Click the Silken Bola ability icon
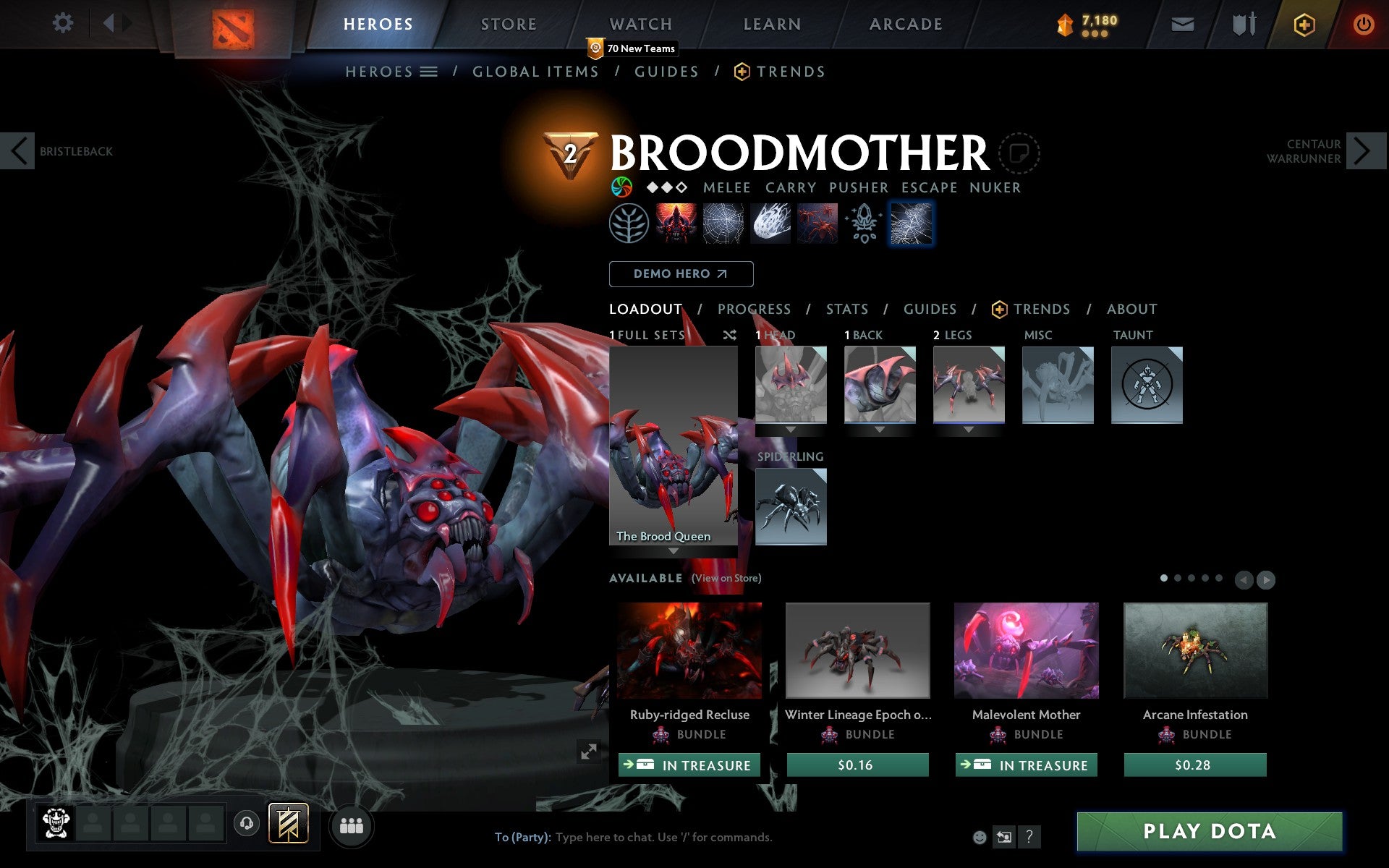 pyautogui.click(x=769, y=223)
